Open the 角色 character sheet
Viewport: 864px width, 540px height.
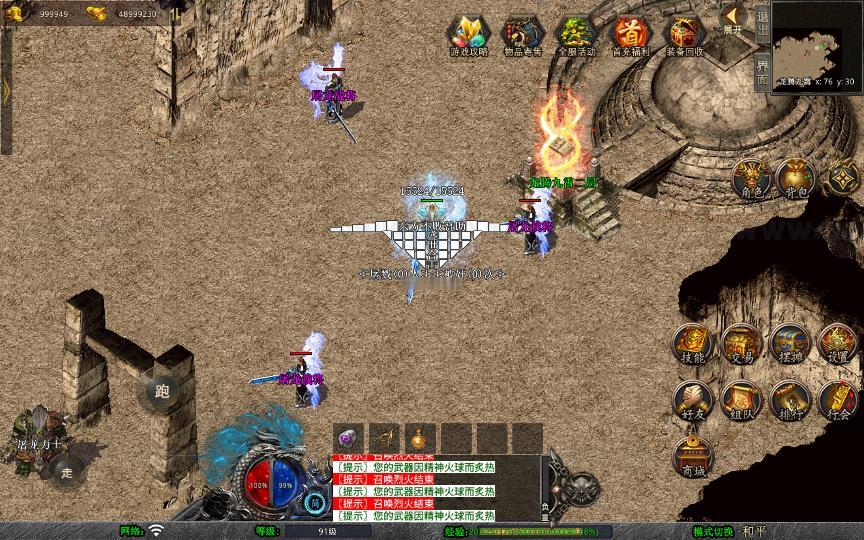point(752,178)
